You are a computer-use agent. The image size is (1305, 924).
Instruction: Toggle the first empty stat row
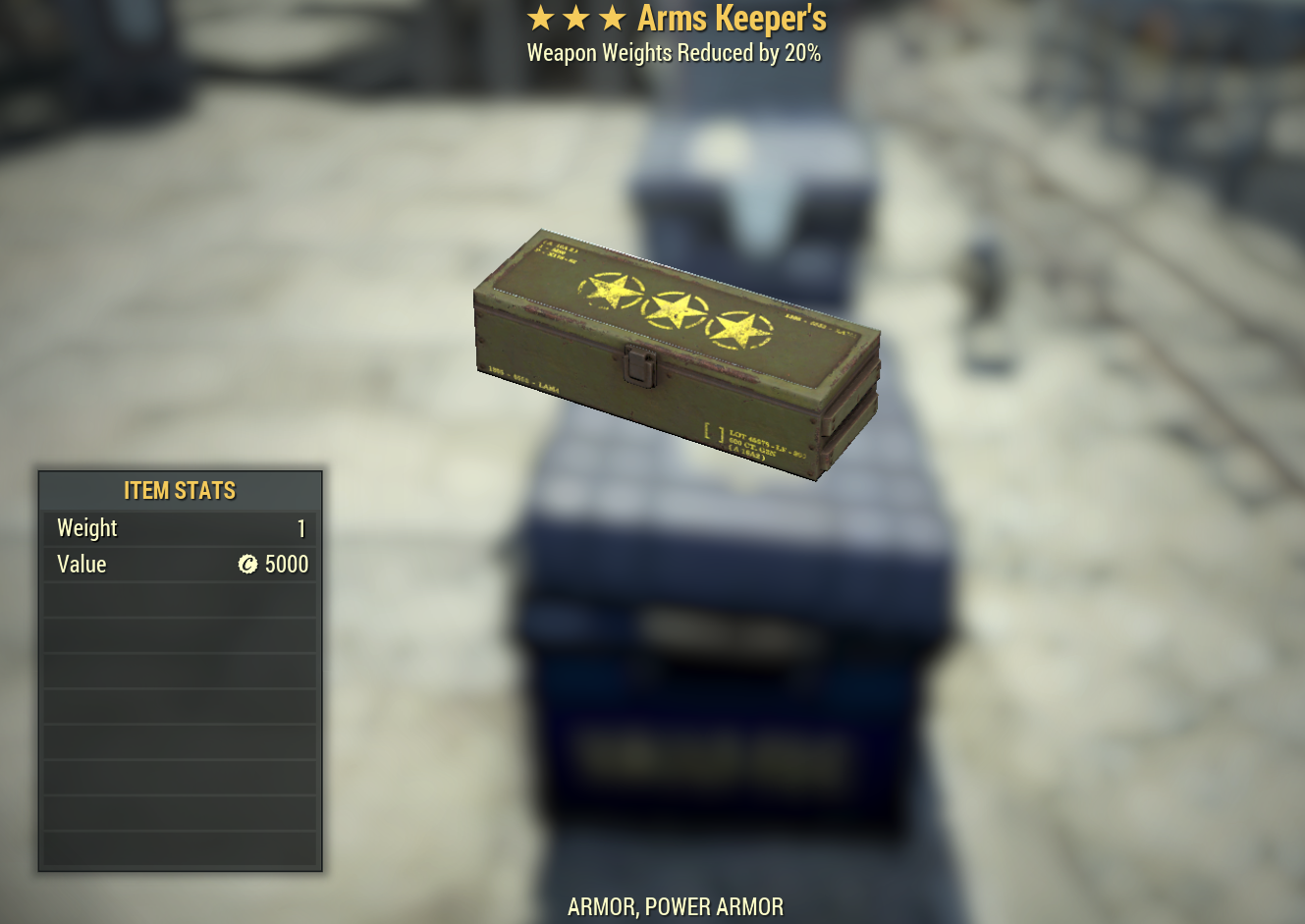[x=180, y=599]
